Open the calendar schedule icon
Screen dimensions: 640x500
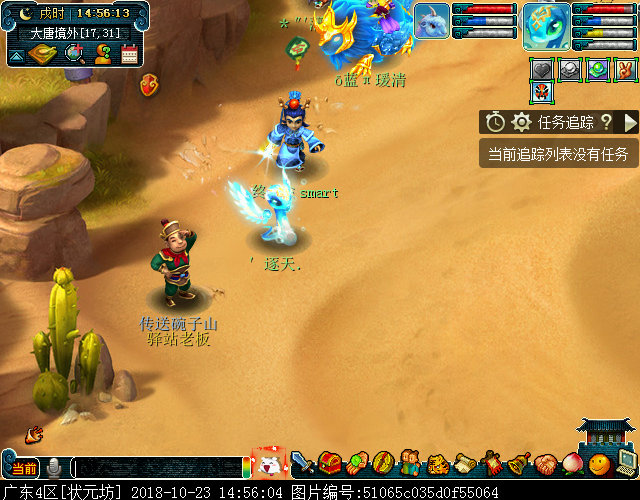click(129, 54)
